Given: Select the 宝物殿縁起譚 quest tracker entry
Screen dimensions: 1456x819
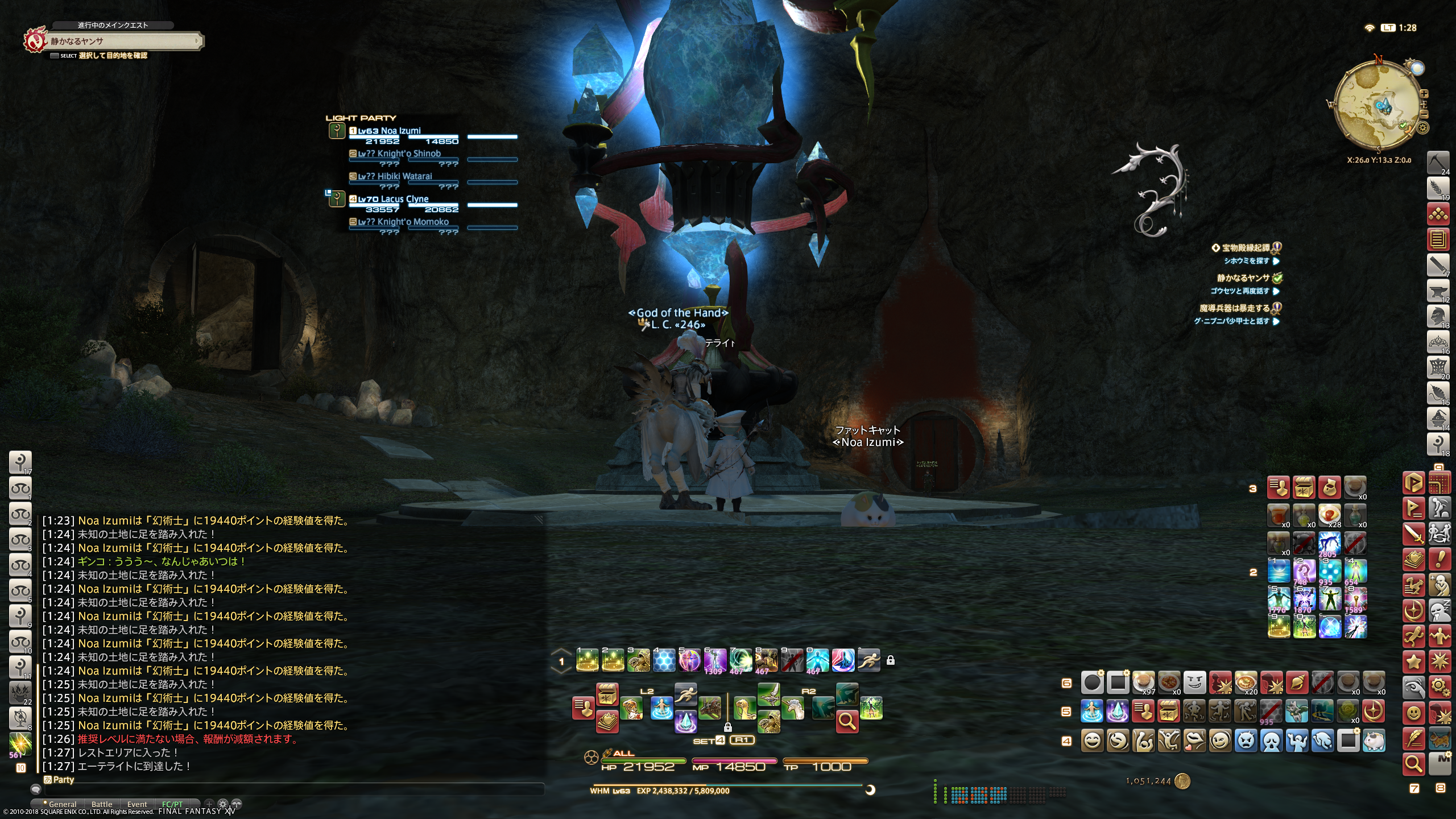Looking at the screenshot, I should 1246,248.
